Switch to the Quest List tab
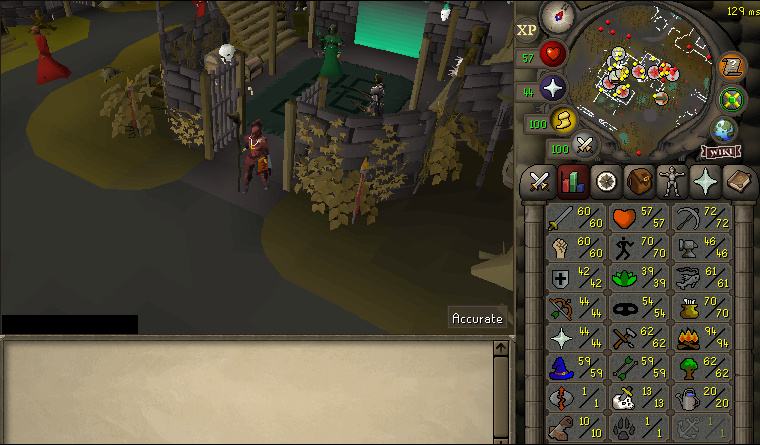The image size is (760, 445). 605,181
